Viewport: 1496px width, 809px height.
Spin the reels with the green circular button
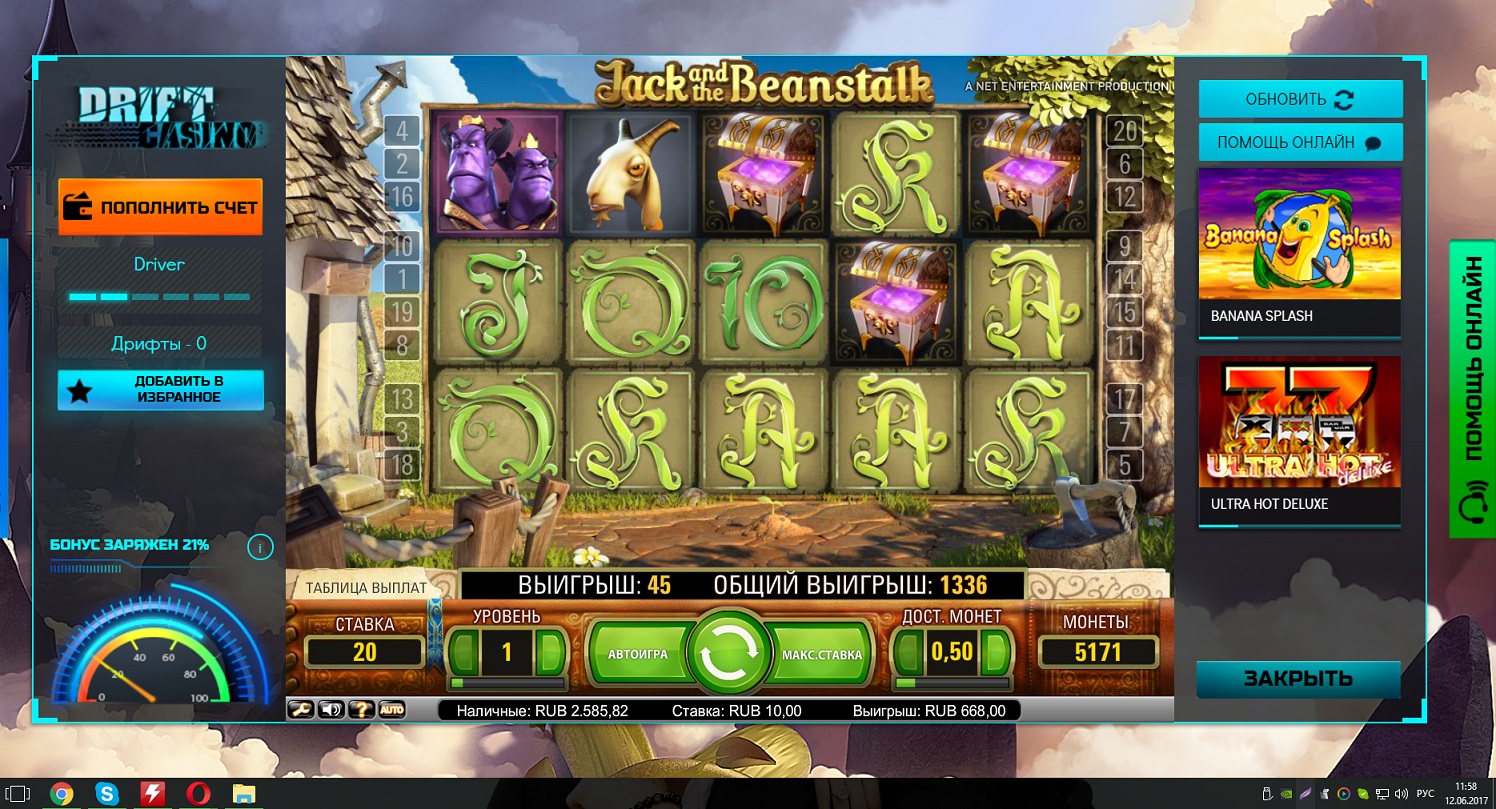coord(728,654)
